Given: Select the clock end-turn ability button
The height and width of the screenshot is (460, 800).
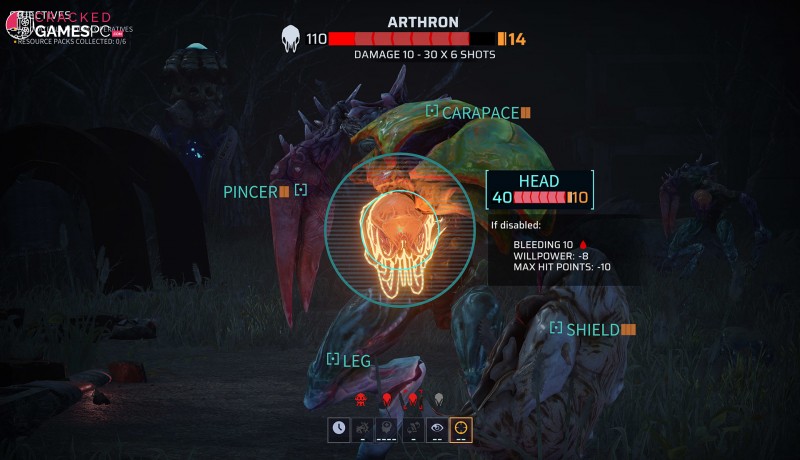Looking at the screenshot, I should click(339, 429).
